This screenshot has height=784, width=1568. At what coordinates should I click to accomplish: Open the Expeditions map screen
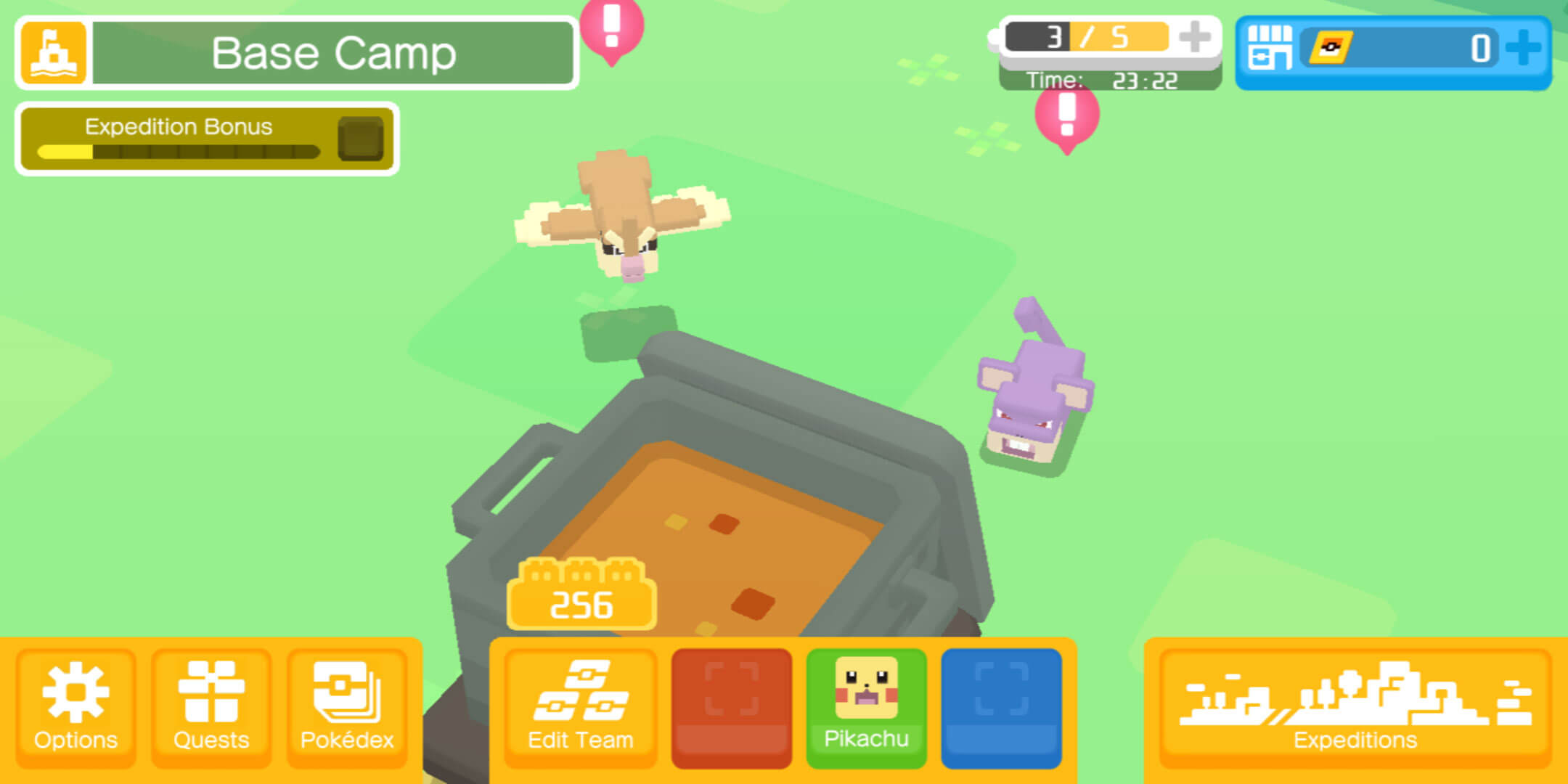point(1355,708)
